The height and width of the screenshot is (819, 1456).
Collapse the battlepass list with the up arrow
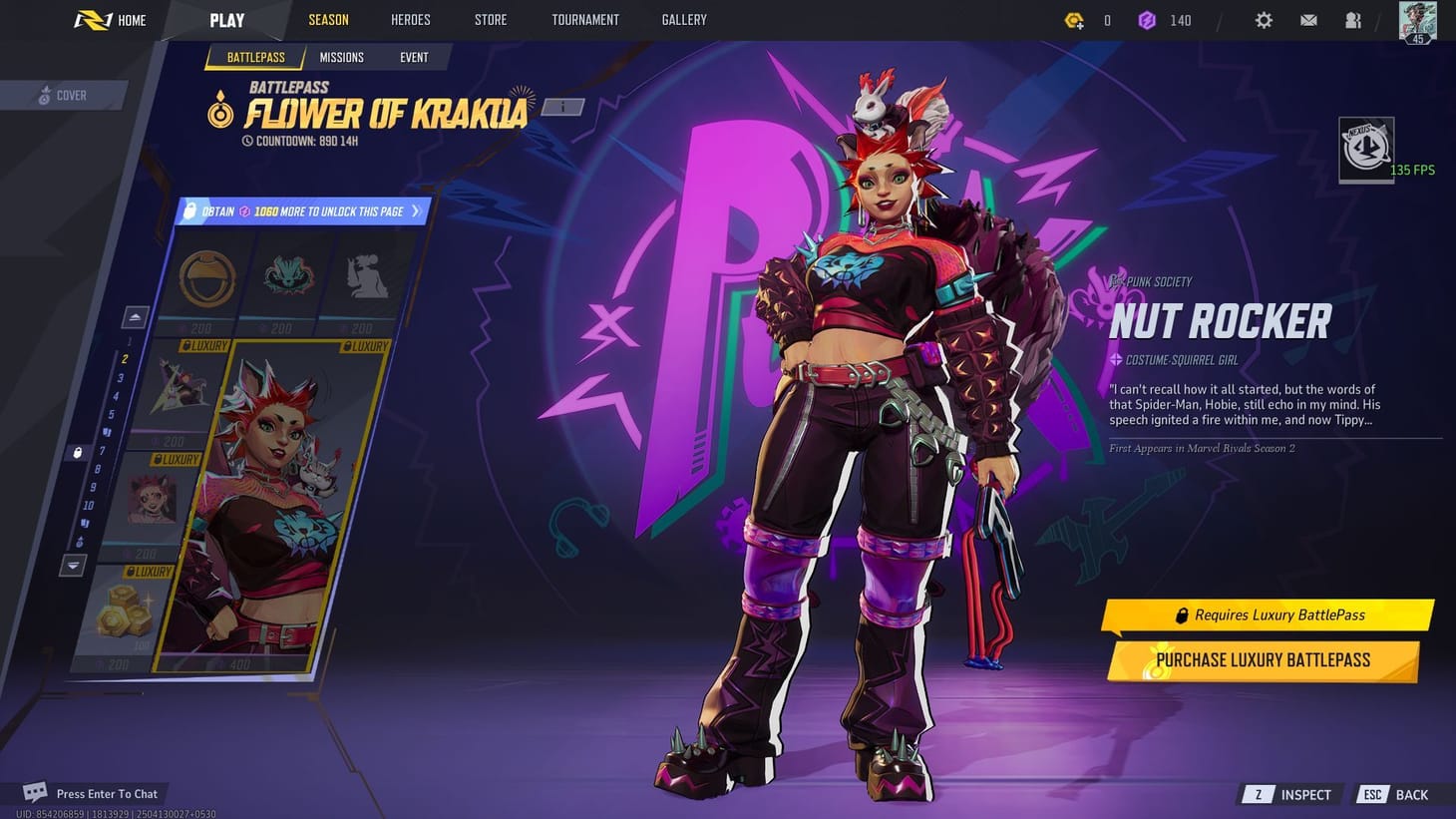tap(134, 316)
